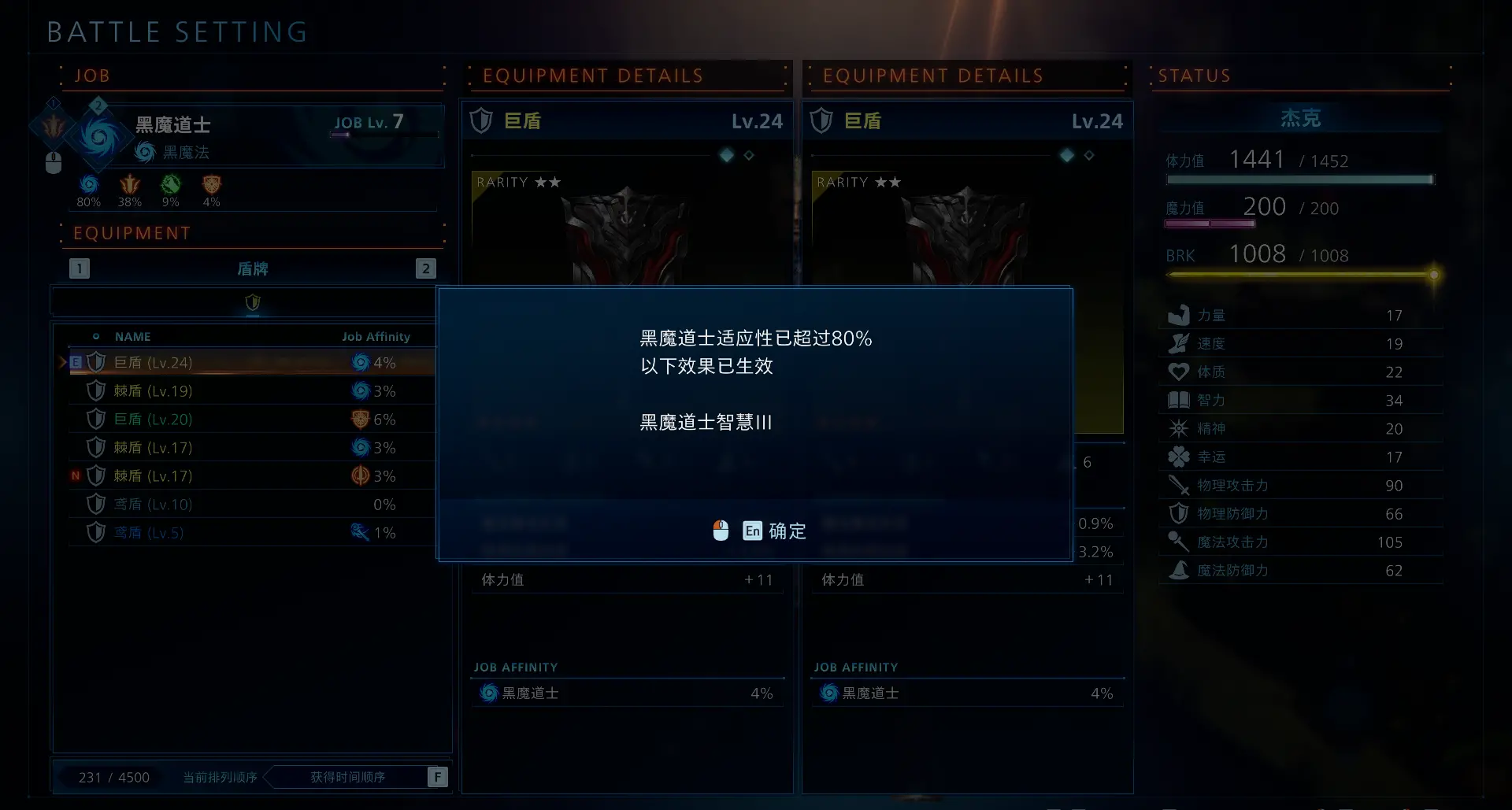Click the small diamond gem toggle on right equipment card

1090,155
